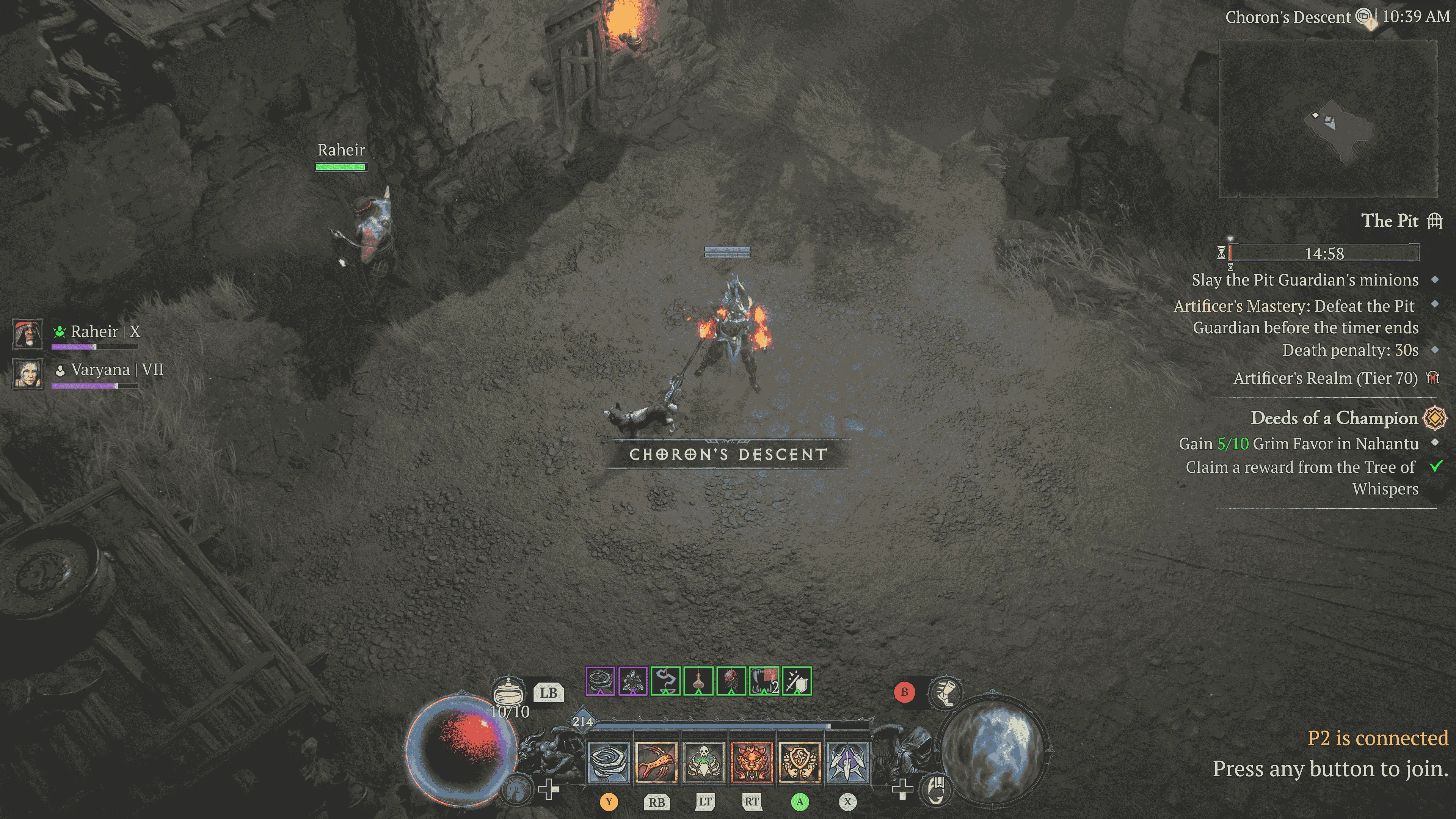The height and width of the screenshot is (819, 1456).
Task: Trigger the skull spider skill
Action: click(x=704, y=763)
